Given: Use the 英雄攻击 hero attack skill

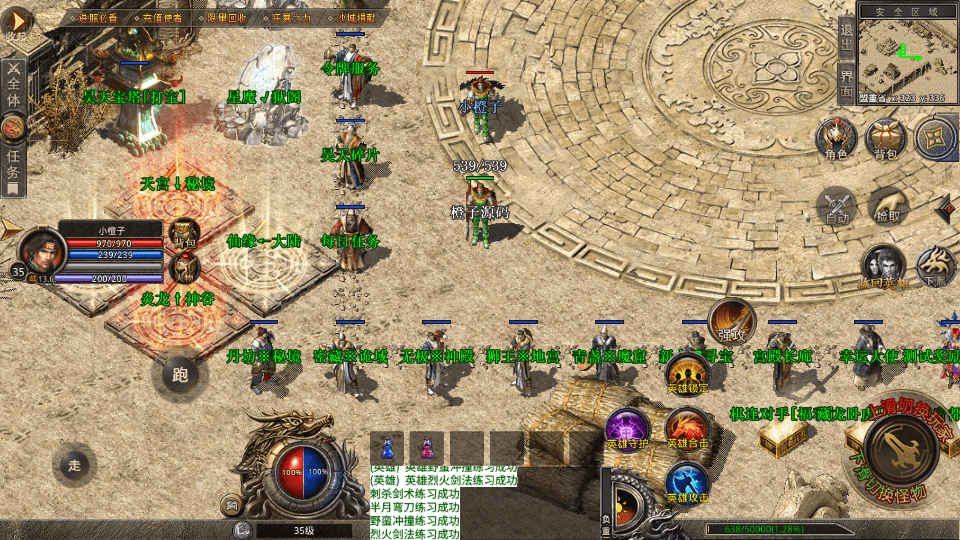Looking at the screenshot, I should (x=687, y=482).
